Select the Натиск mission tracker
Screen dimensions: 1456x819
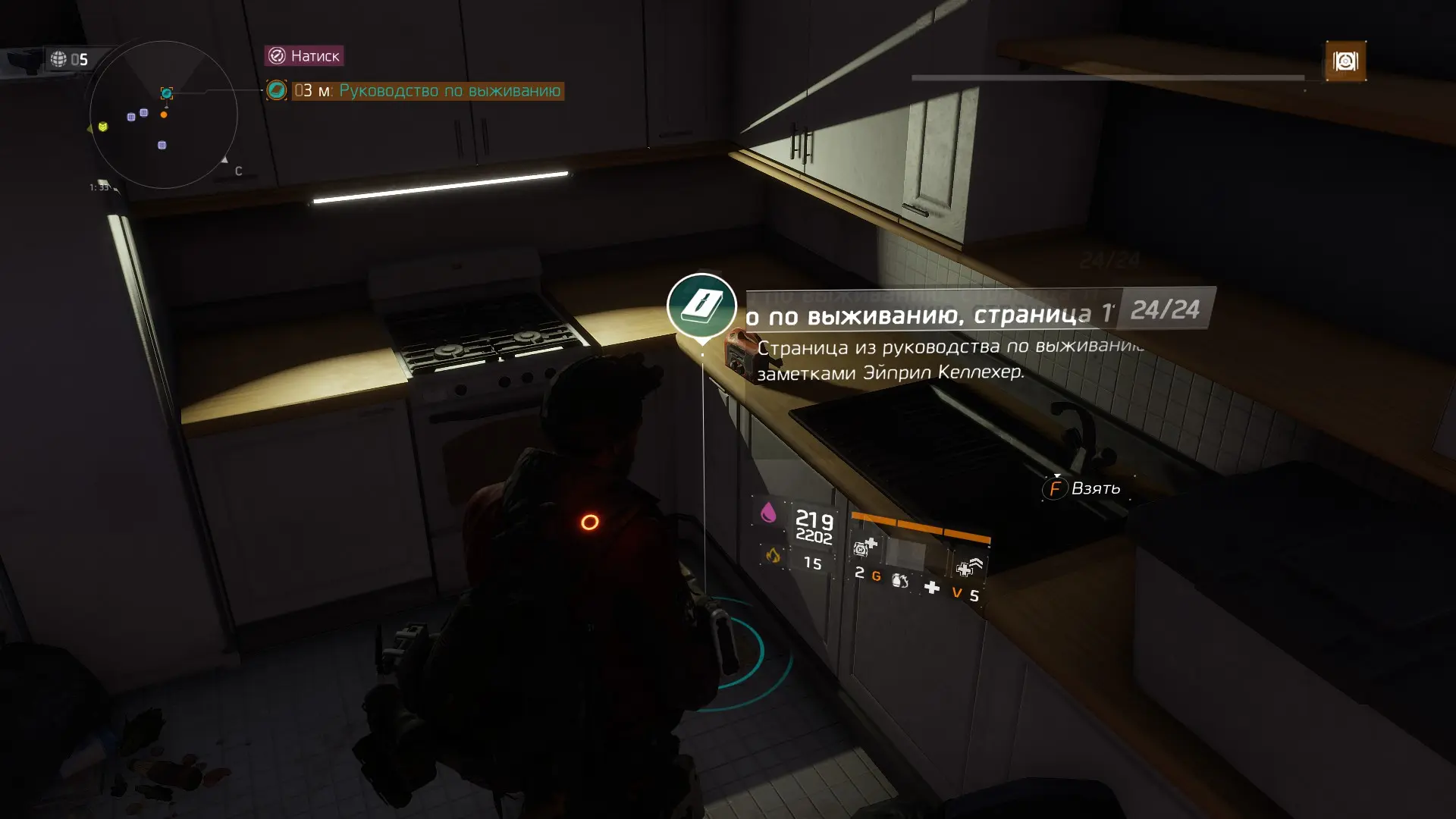(x=304, y=55)
